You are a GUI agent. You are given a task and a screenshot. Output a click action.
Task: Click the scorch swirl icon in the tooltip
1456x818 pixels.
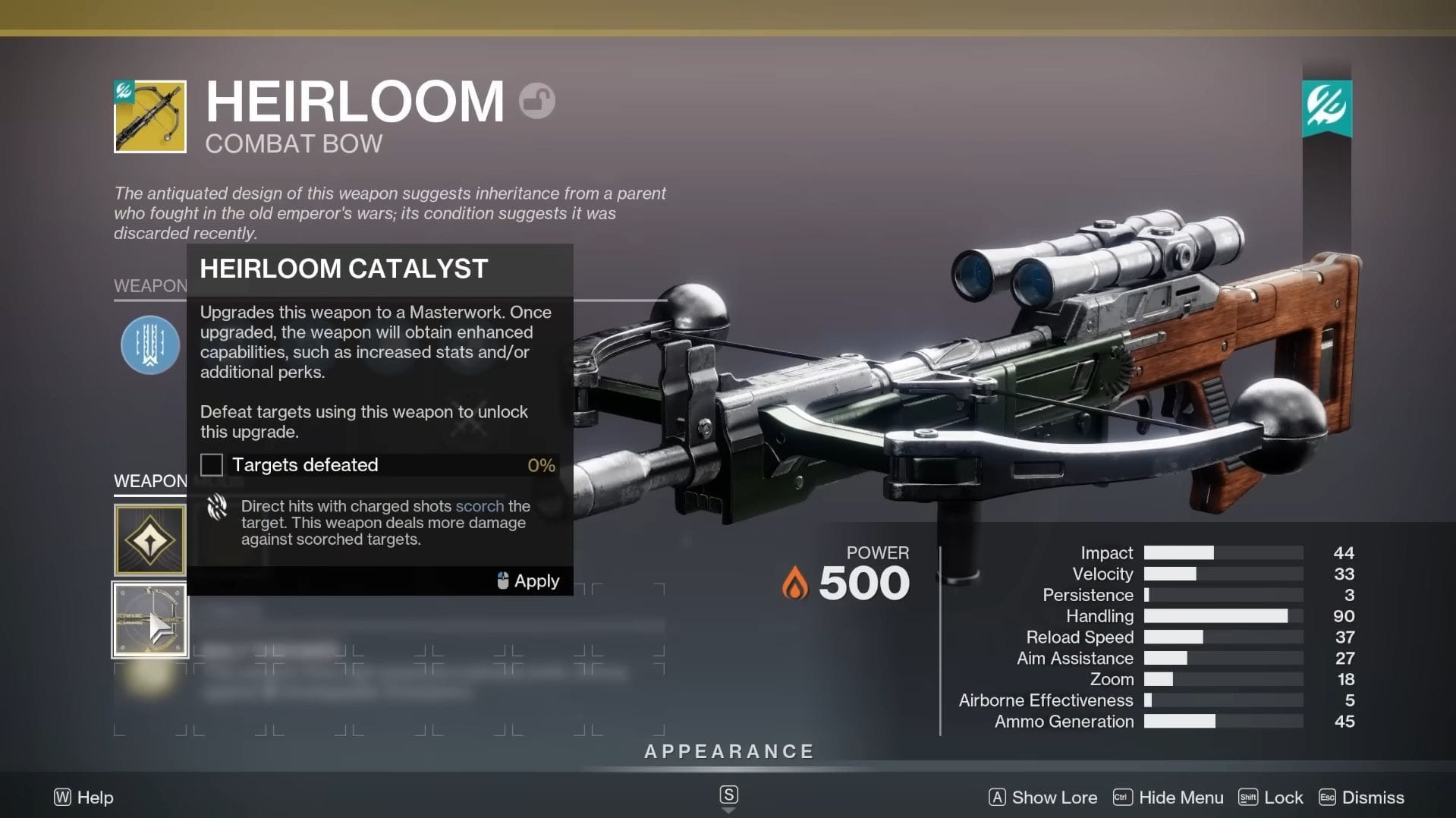[x=216, y=506]
